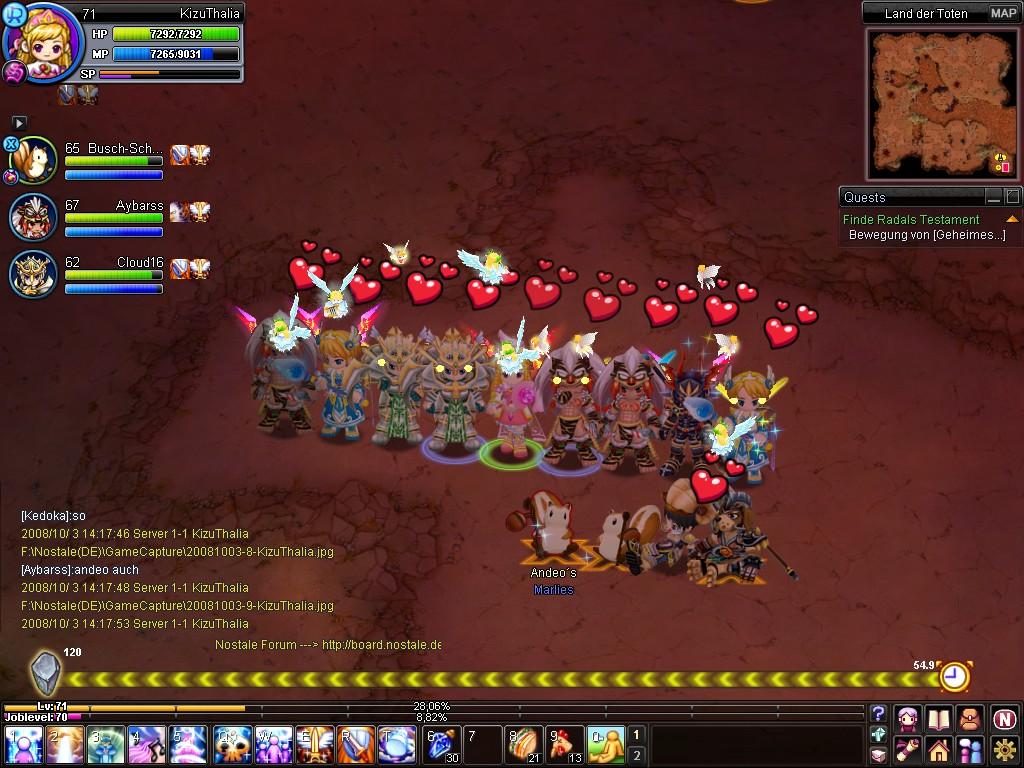Switch to hotbar page 2
Viewport: 1024px width, 768px height.
point(636,755)
